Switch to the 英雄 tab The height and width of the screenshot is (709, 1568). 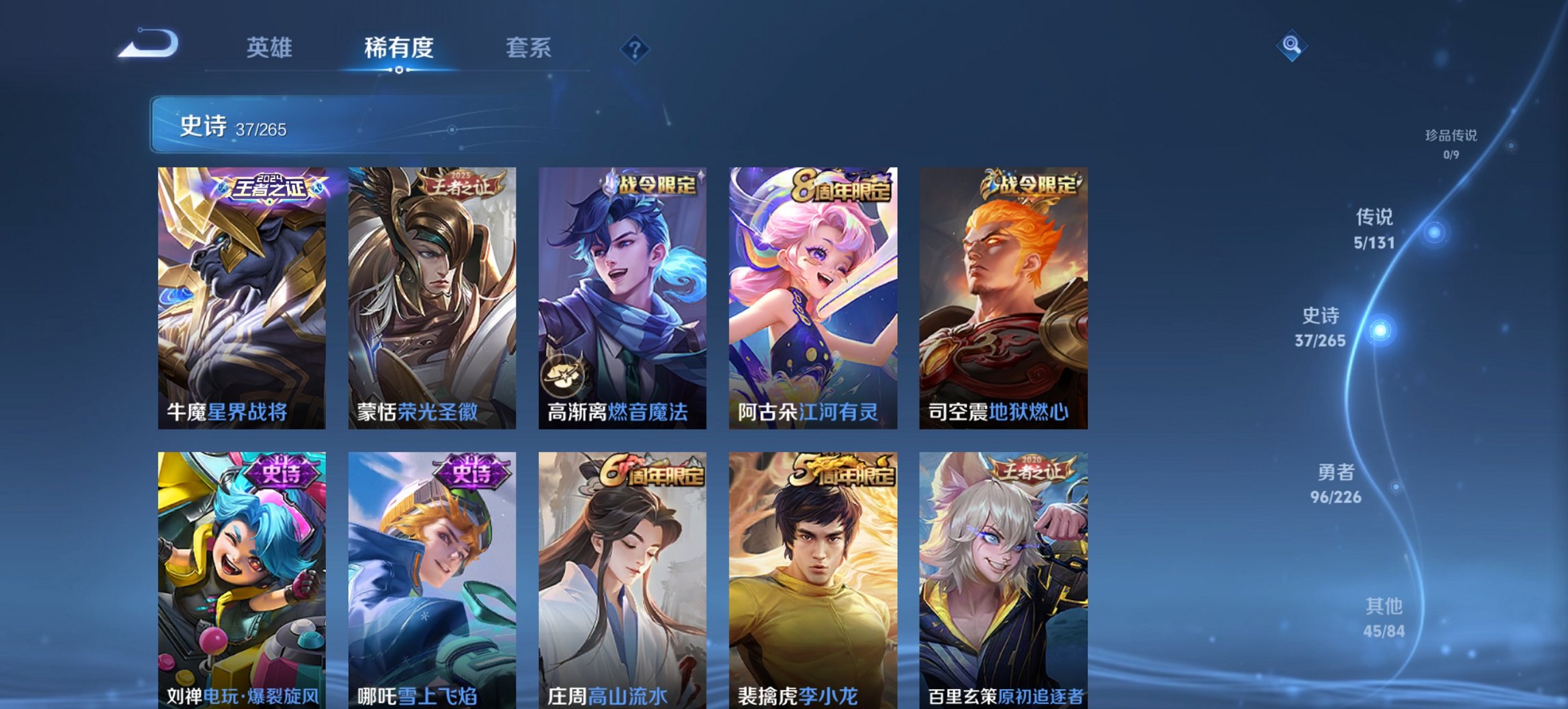coord(271,48)
